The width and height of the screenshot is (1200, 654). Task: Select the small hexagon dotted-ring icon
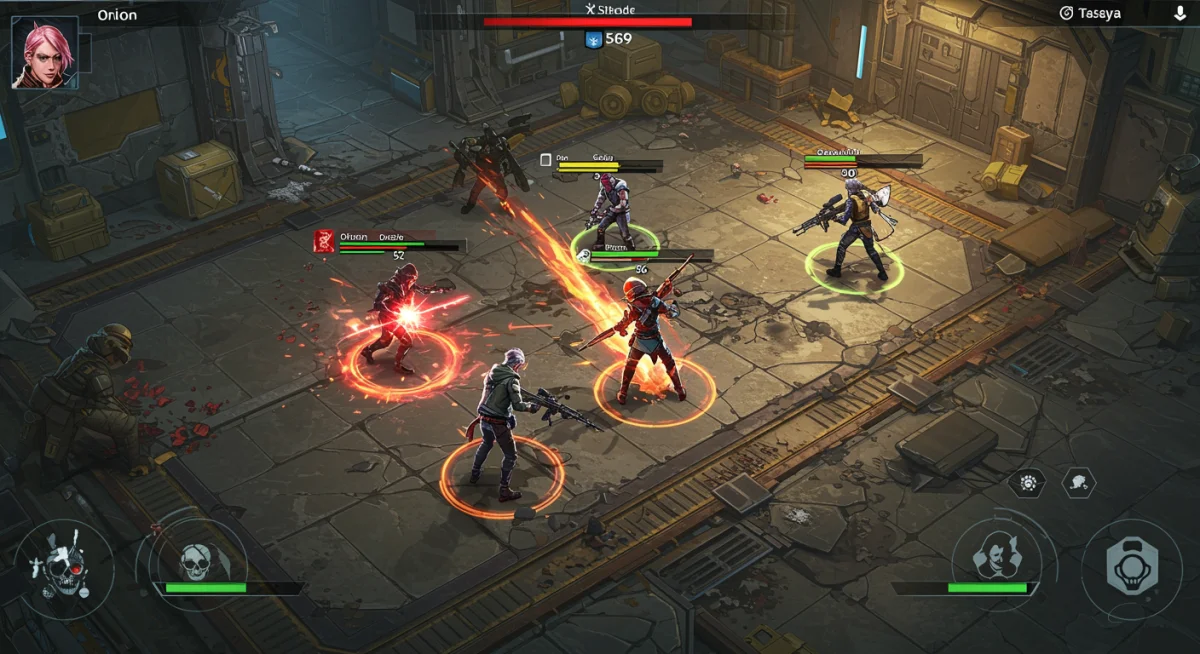coord(1027,483)
